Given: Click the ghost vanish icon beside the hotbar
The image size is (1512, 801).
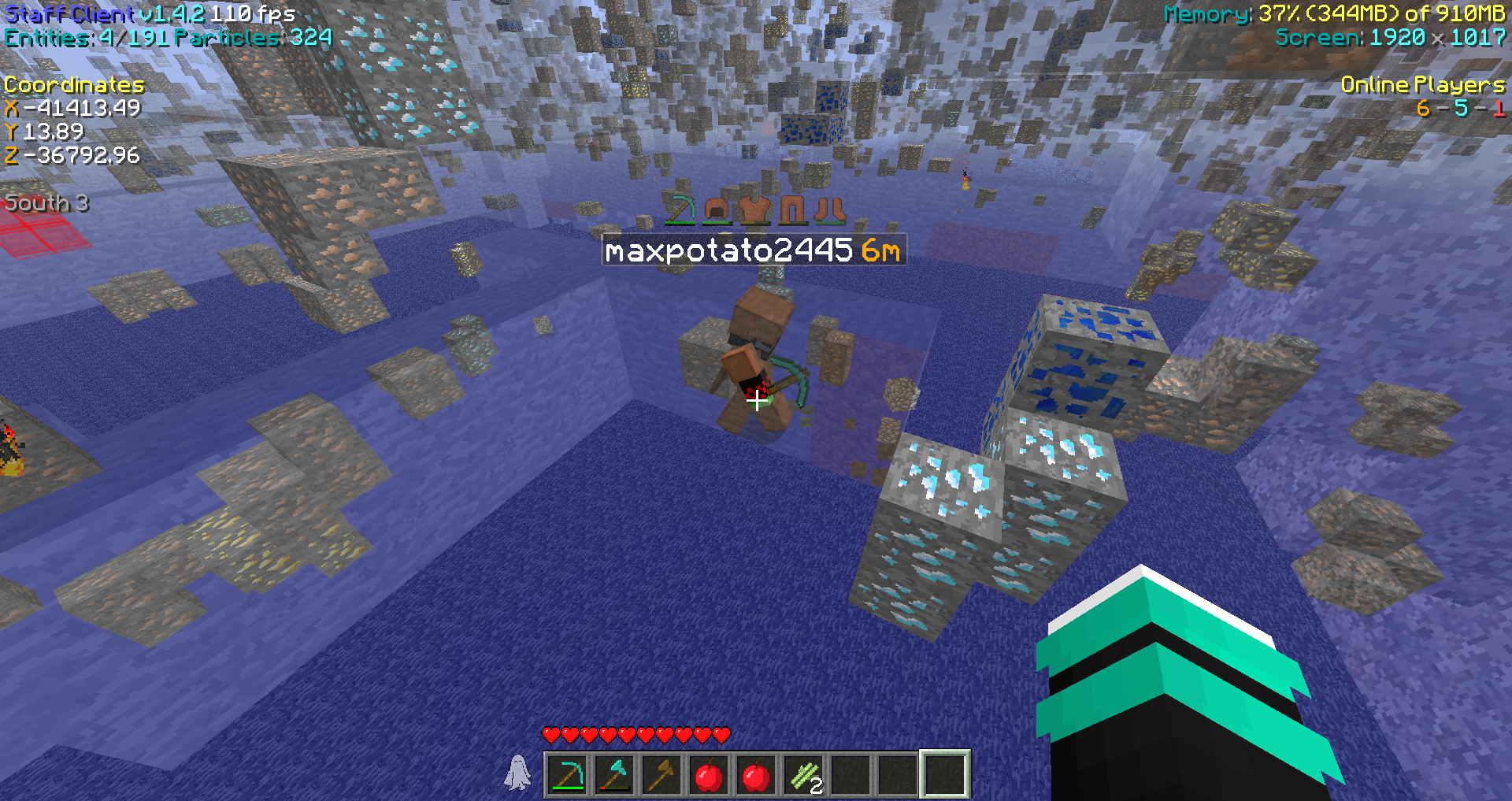Looking at the screenshot, I should click(x=517, y=773).
